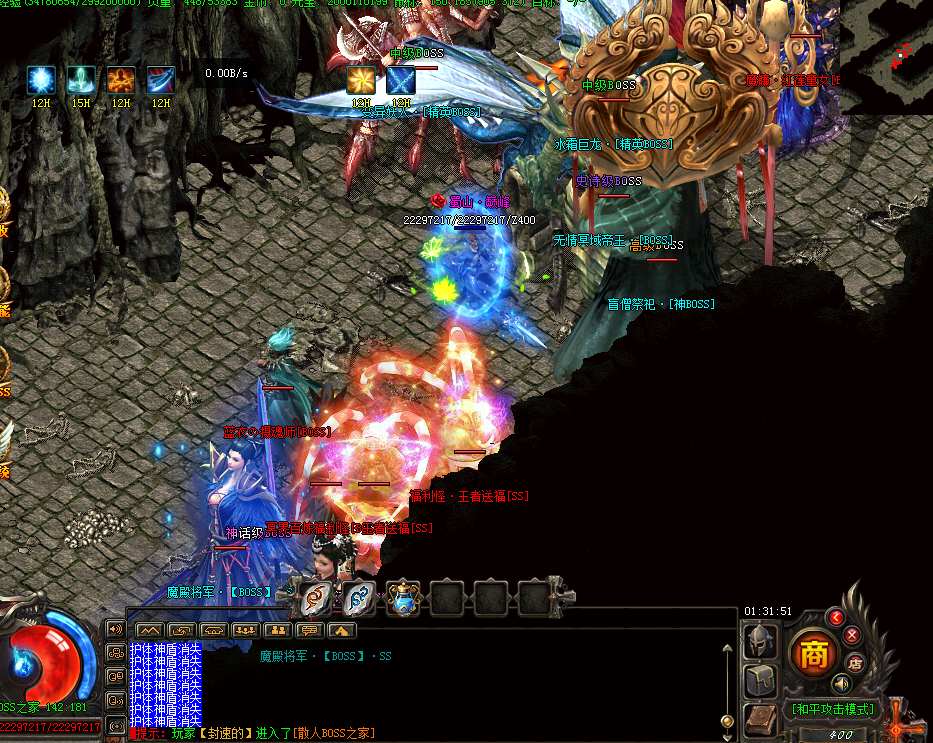Toggle the sound speaker button

[841, 683]
